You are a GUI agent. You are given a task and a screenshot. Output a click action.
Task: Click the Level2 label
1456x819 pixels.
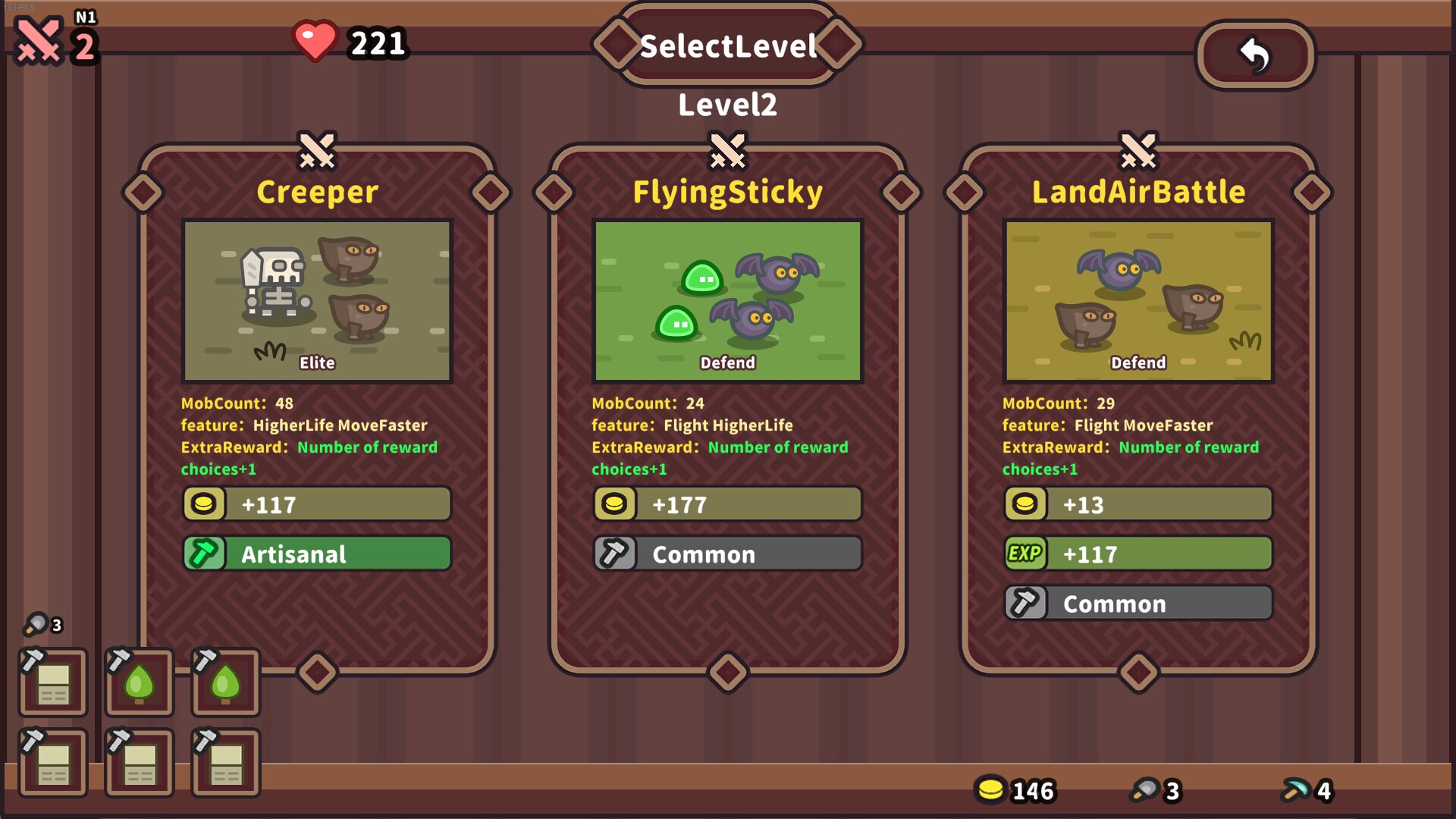tap(727, 104)
